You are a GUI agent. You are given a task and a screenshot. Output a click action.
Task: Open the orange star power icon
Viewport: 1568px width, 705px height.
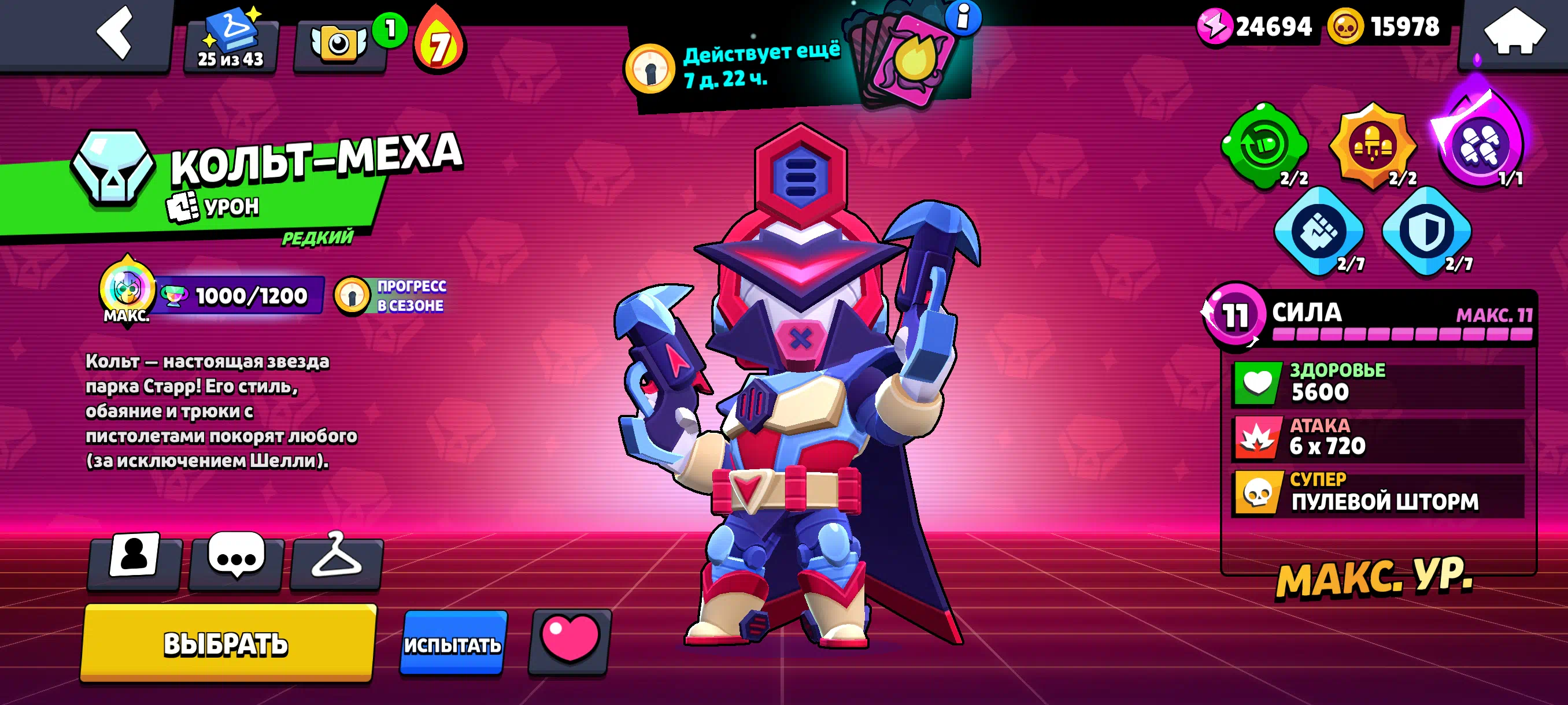pos(1372,146)
